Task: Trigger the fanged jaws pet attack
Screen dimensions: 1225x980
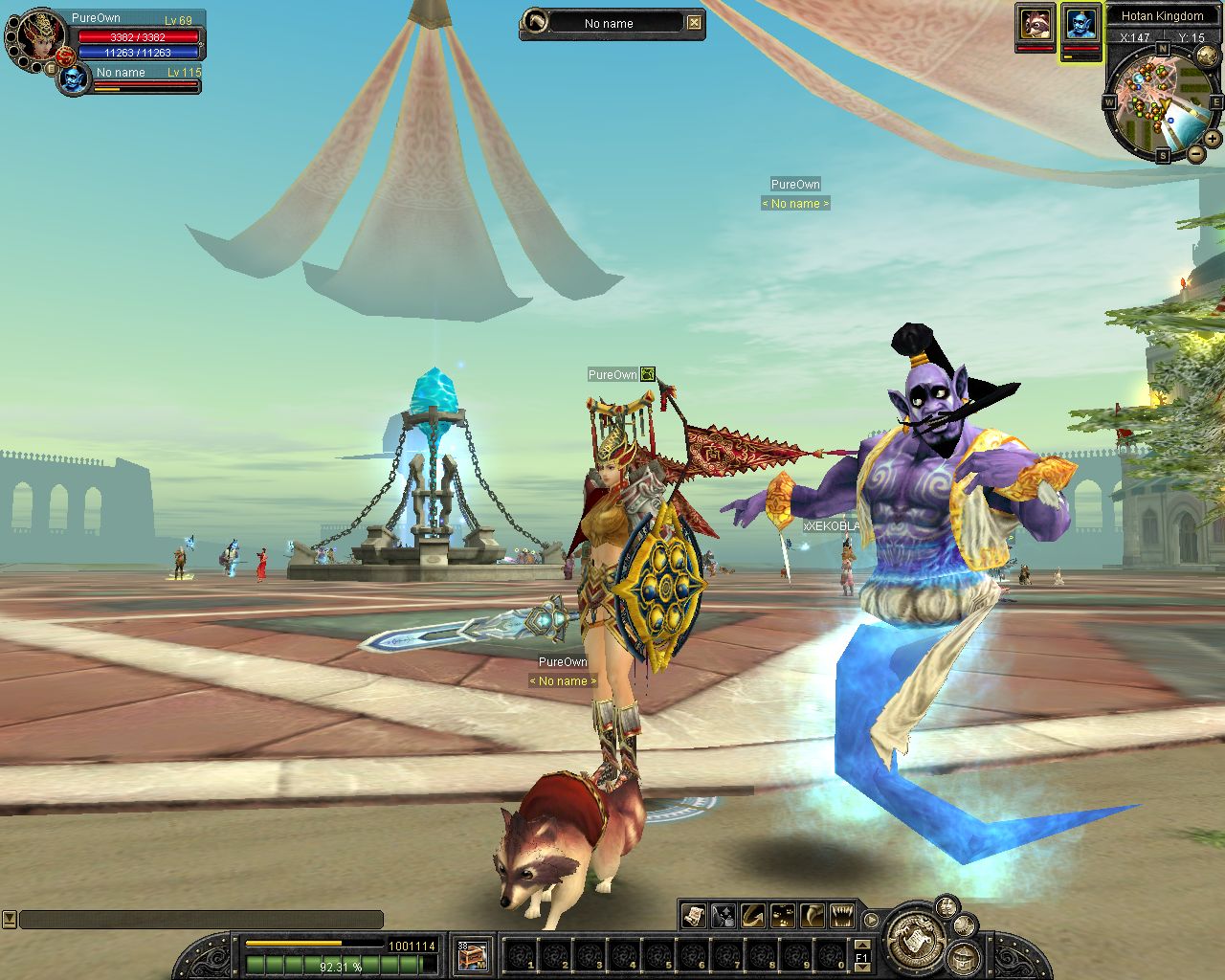Action: click(x=842, y=916)
